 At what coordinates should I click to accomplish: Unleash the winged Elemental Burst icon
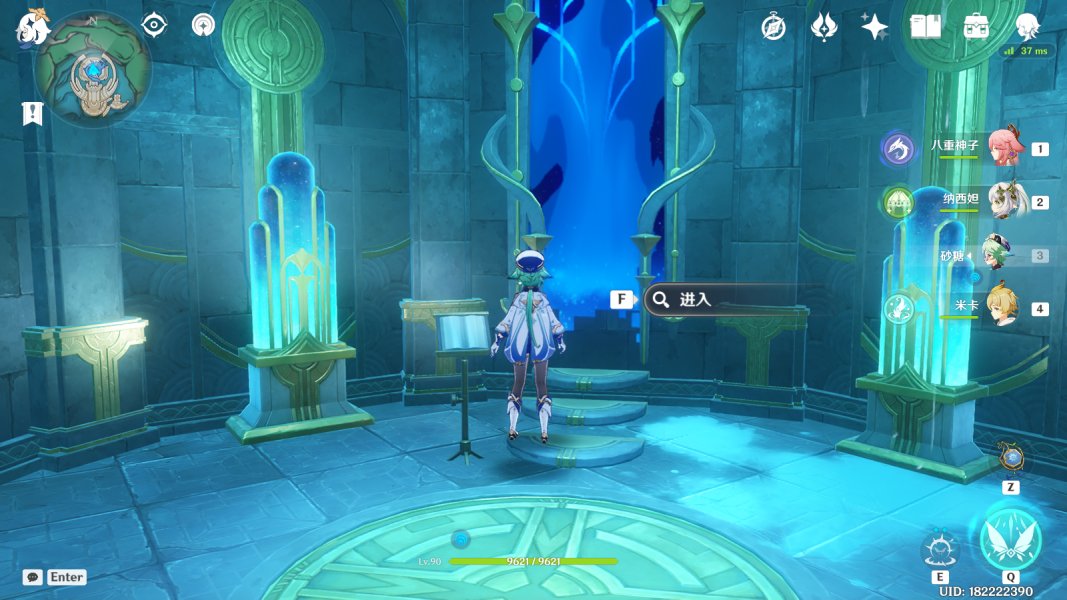(x=1010, y=538)
